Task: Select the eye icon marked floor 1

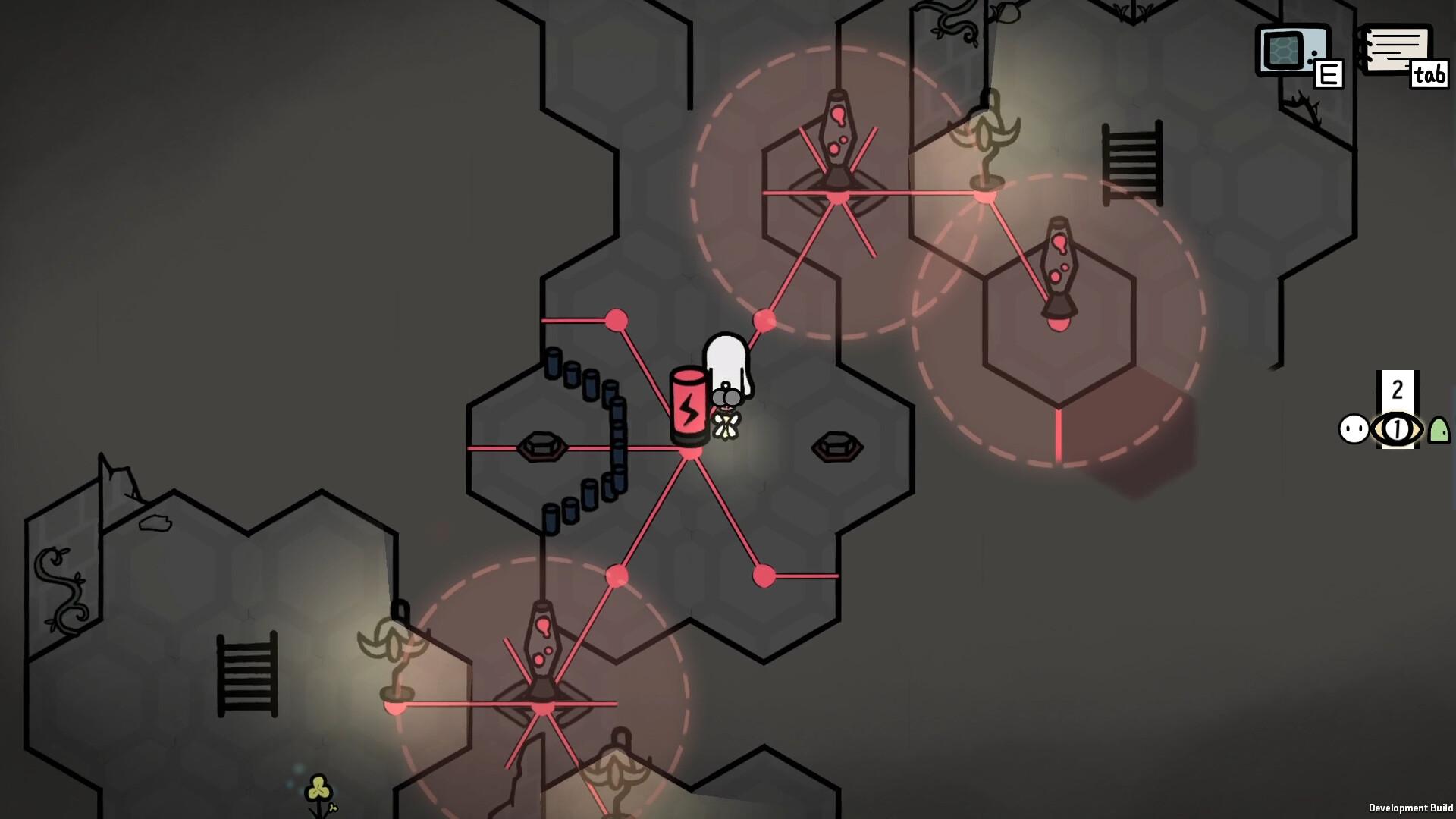Action: [1397, 429]
